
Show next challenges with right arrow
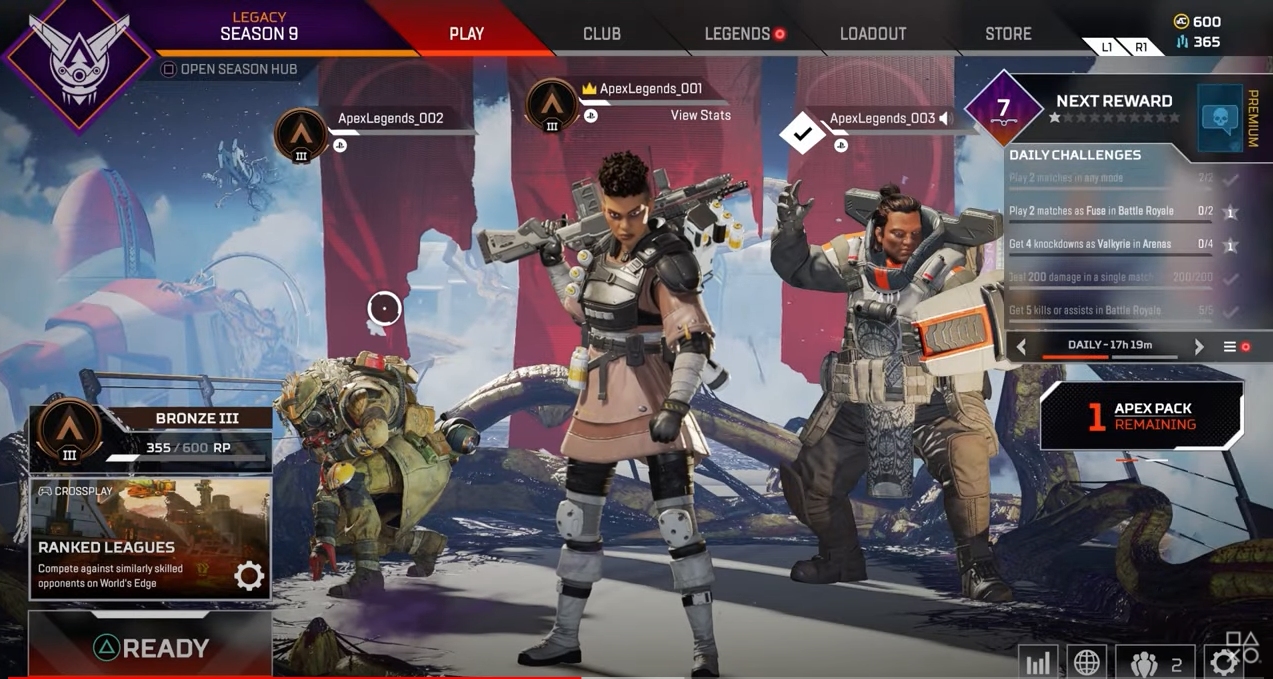pyautogui.click(x=1199, y=346)
